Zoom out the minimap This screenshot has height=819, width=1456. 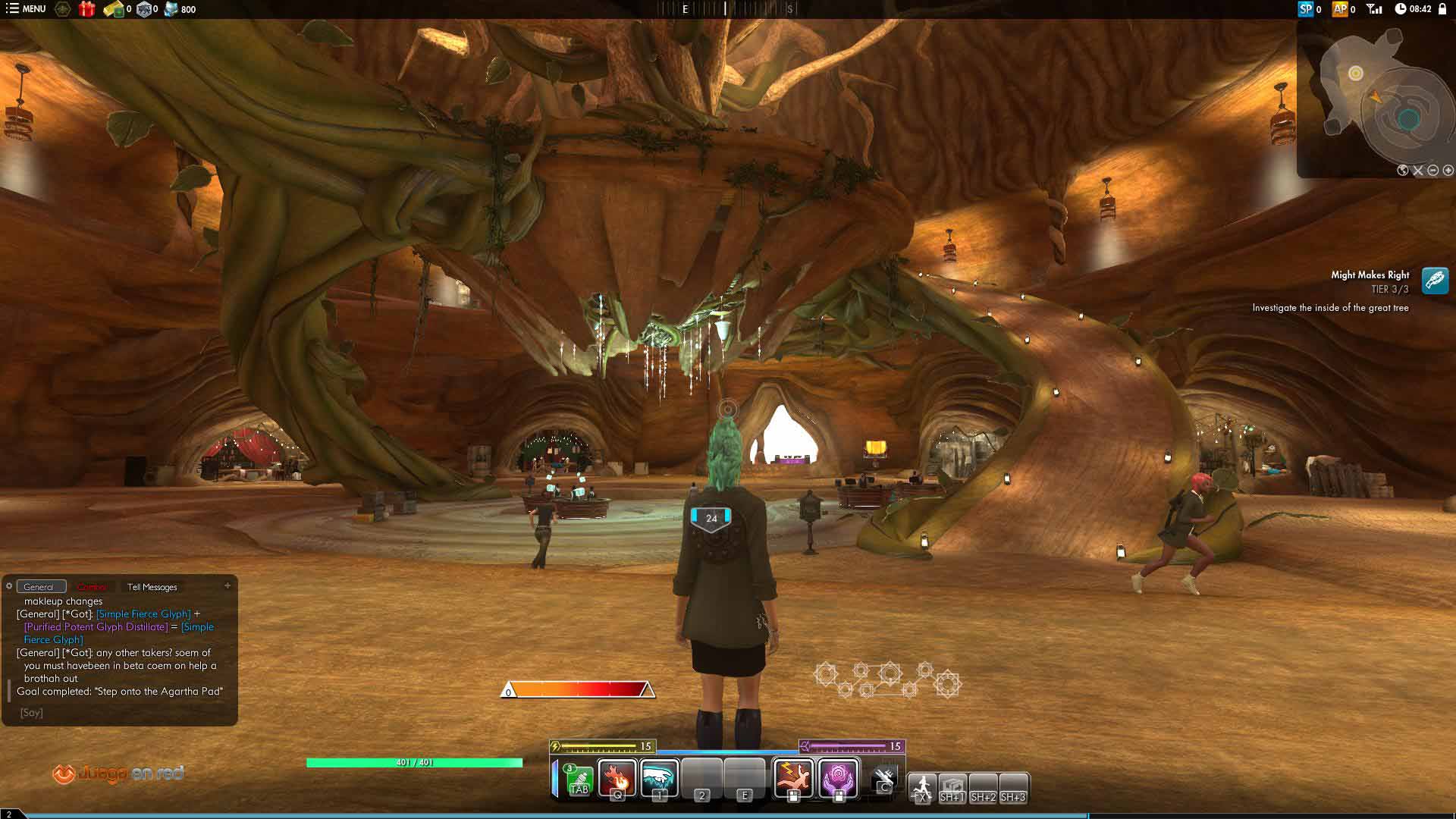(x=1433, y=171)
